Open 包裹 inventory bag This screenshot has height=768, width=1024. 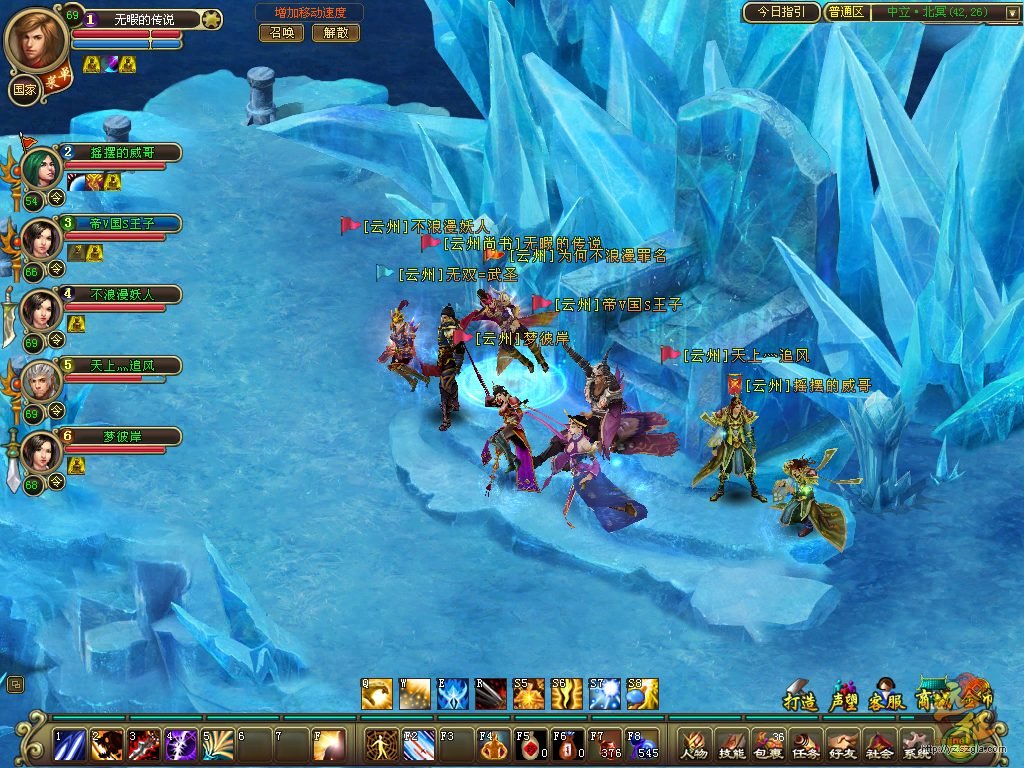[768, 745]
